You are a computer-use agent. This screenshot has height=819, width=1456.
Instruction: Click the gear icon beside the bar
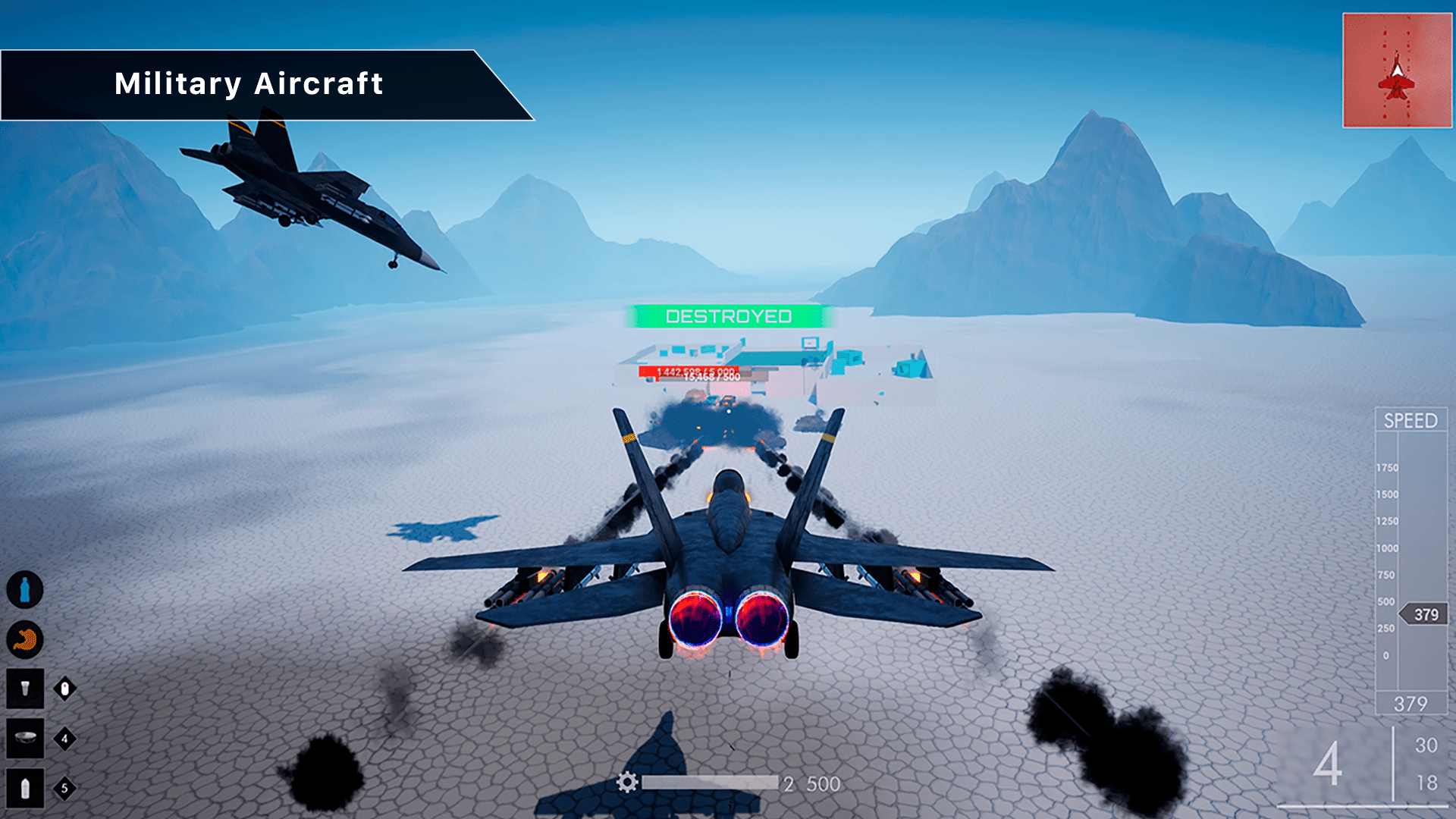627,783
